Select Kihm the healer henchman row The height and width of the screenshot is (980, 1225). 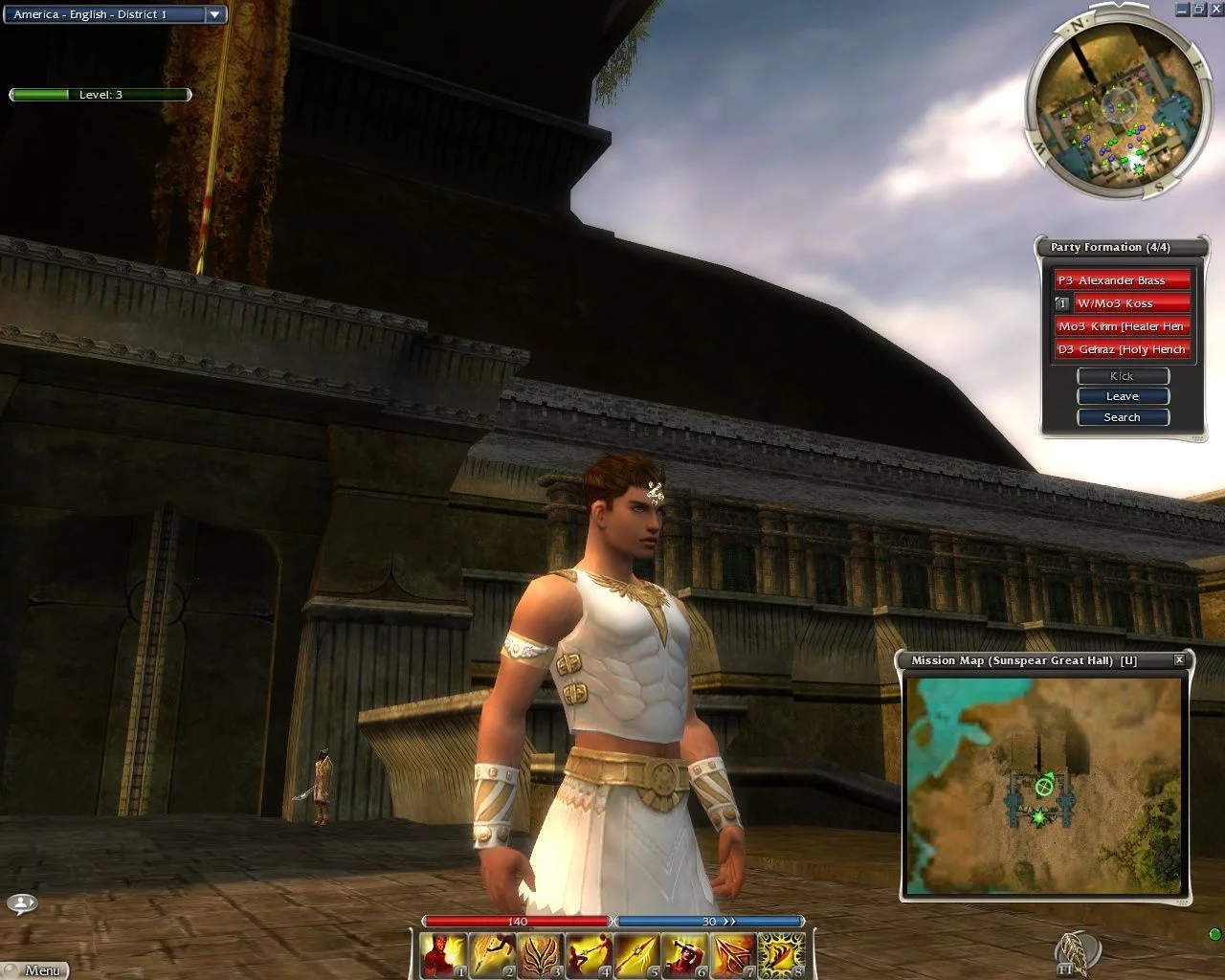(1122, 326)
